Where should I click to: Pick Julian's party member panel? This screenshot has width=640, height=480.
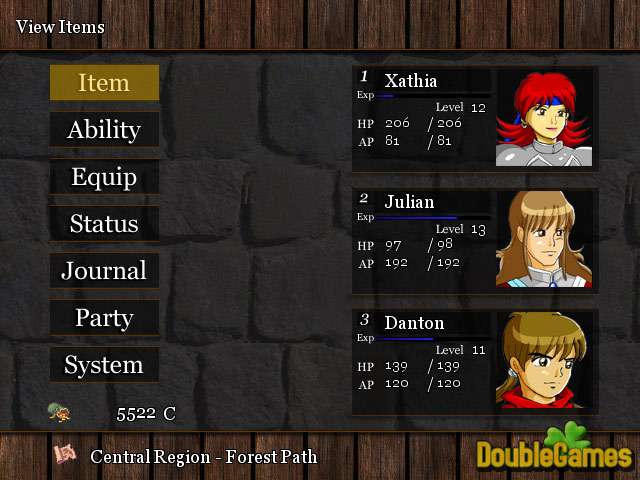[x=474, y=240]
